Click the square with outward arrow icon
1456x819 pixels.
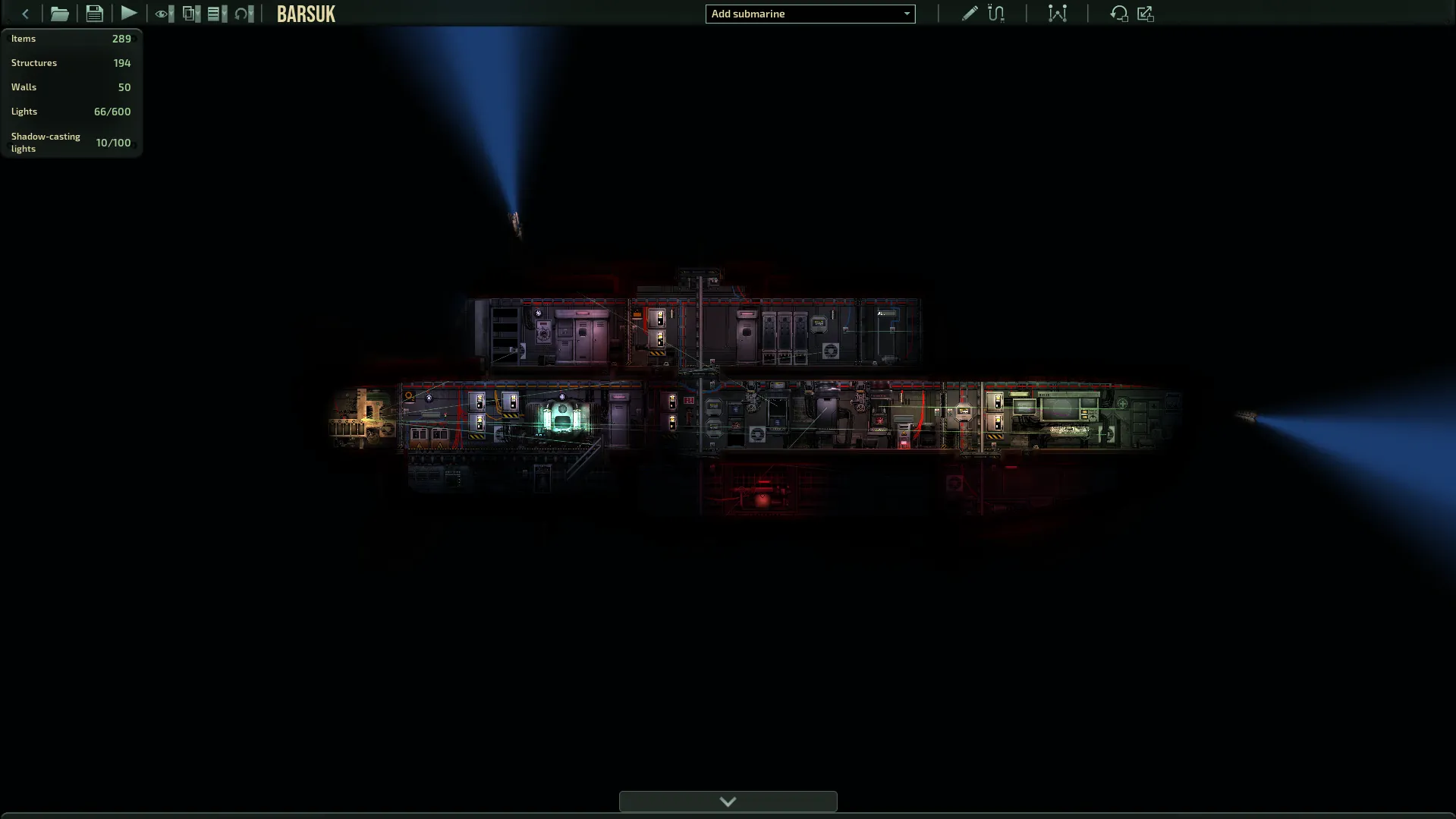pos(1146,14)
